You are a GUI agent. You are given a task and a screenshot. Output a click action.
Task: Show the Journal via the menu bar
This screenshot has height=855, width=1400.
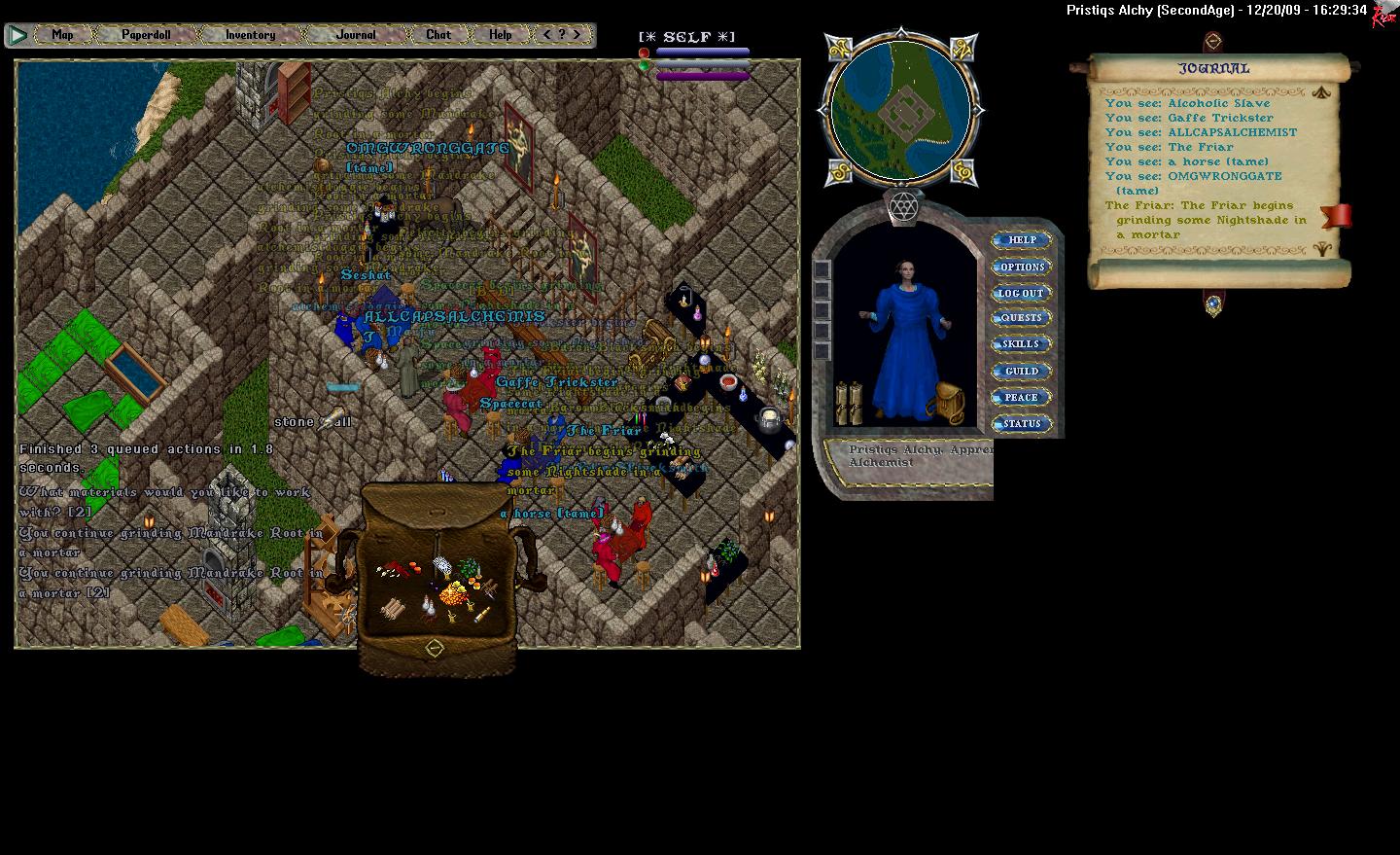coord(356,35)
